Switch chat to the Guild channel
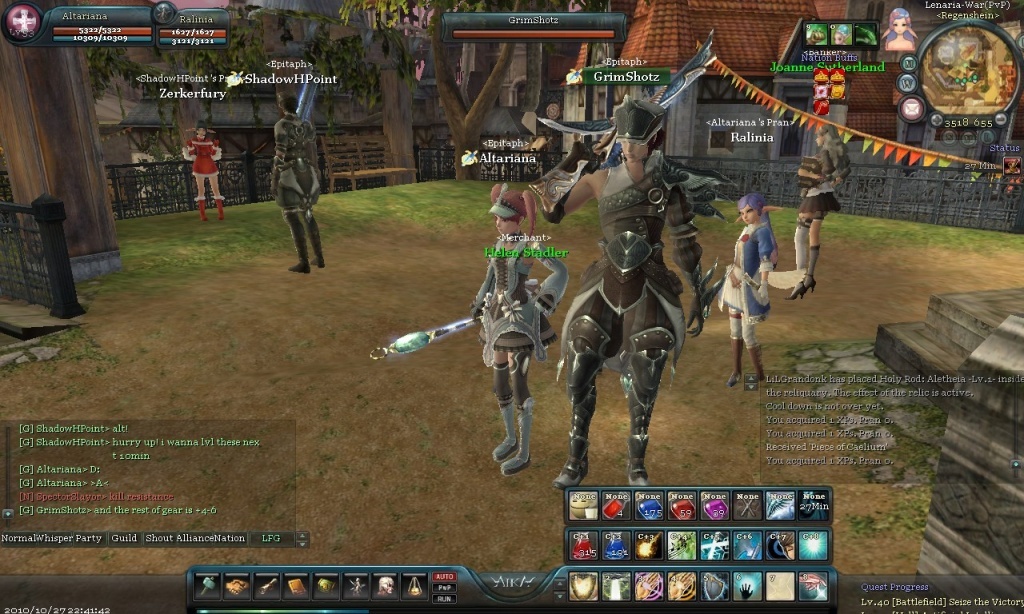The image size is (1024, 614). [x=124, y=538]
